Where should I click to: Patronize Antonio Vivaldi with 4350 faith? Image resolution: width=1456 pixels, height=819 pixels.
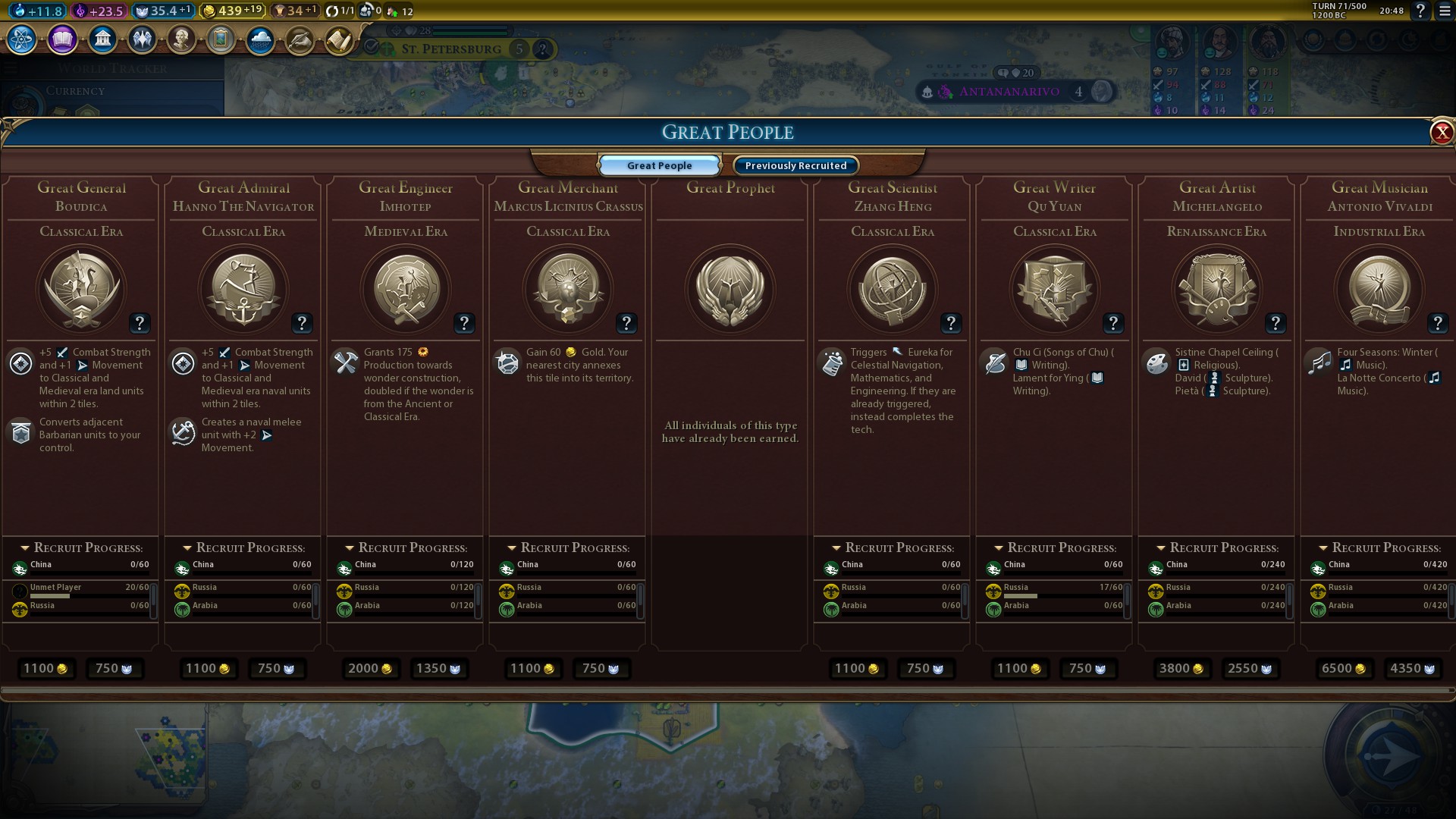click(x=1412, y=668)
